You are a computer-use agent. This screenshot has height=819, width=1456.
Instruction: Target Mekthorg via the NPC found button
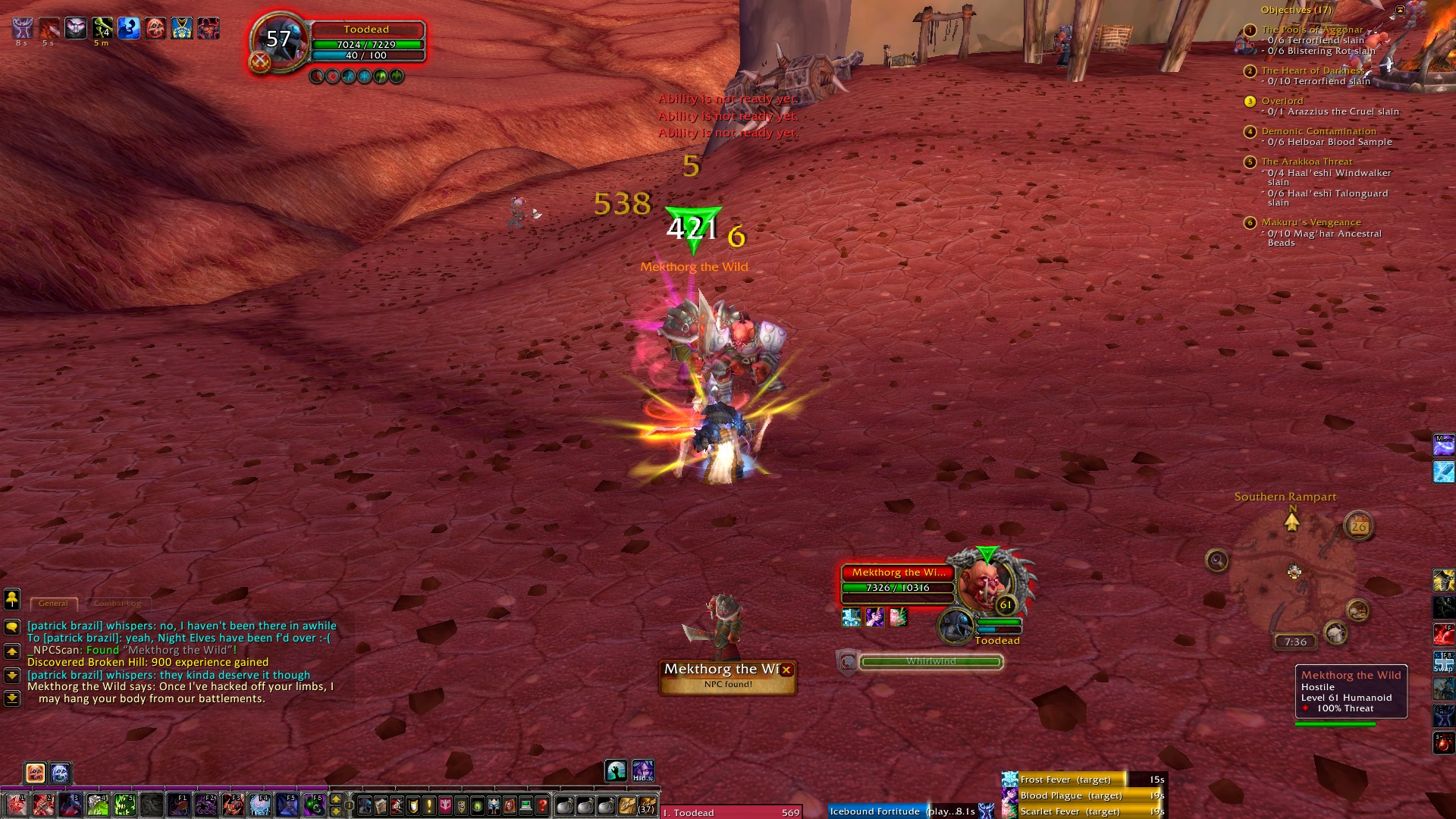720,676
